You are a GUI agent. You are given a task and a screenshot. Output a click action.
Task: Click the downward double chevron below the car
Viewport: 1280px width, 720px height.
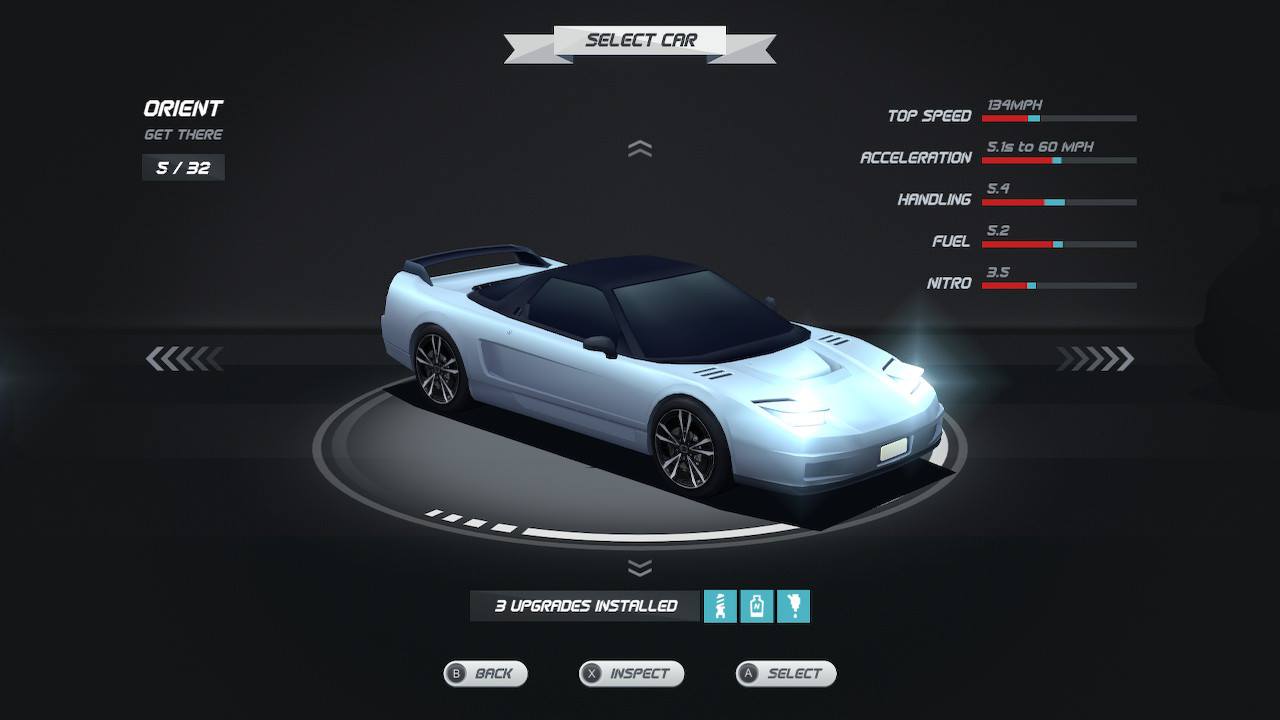pyautogui.click(x=640, y=568)
